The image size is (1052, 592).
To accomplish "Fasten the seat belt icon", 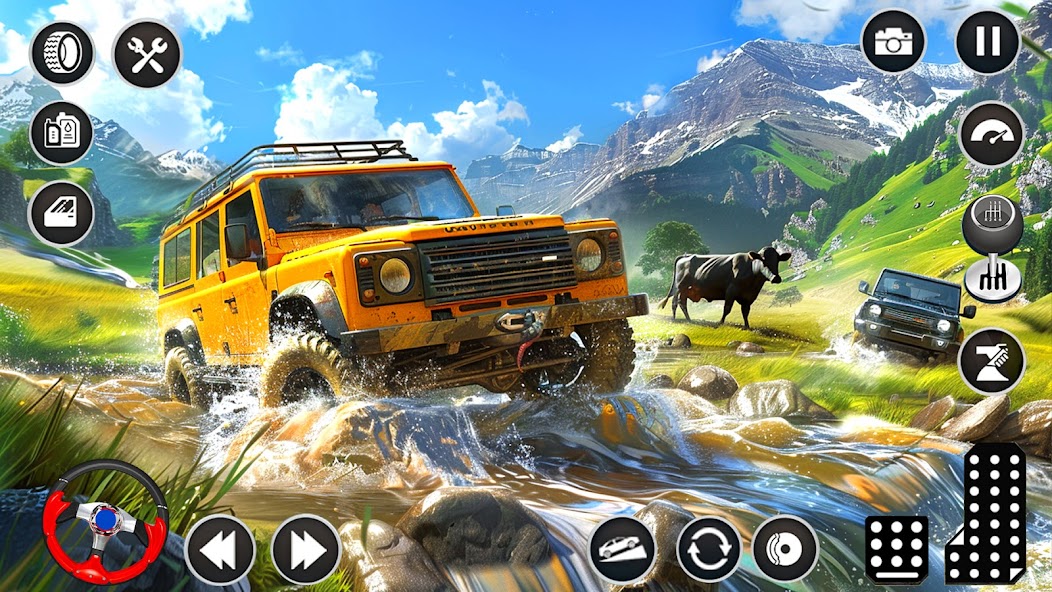I will pyautogui.click(x=991, y=360).
